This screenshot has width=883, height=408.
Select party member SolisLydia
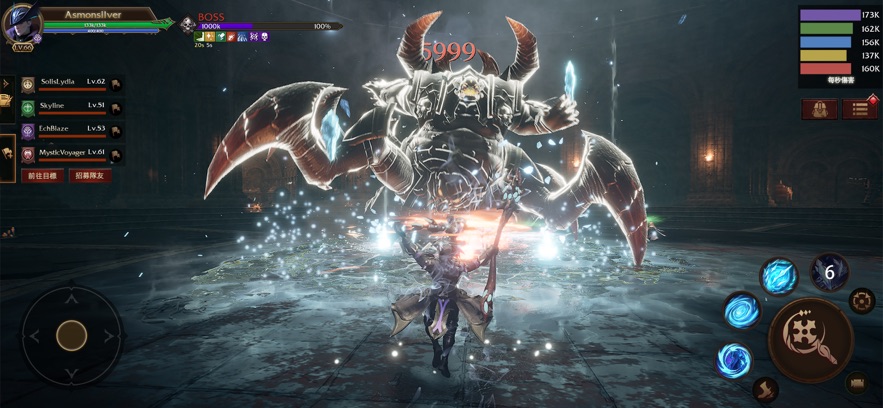tap(66, 83)
